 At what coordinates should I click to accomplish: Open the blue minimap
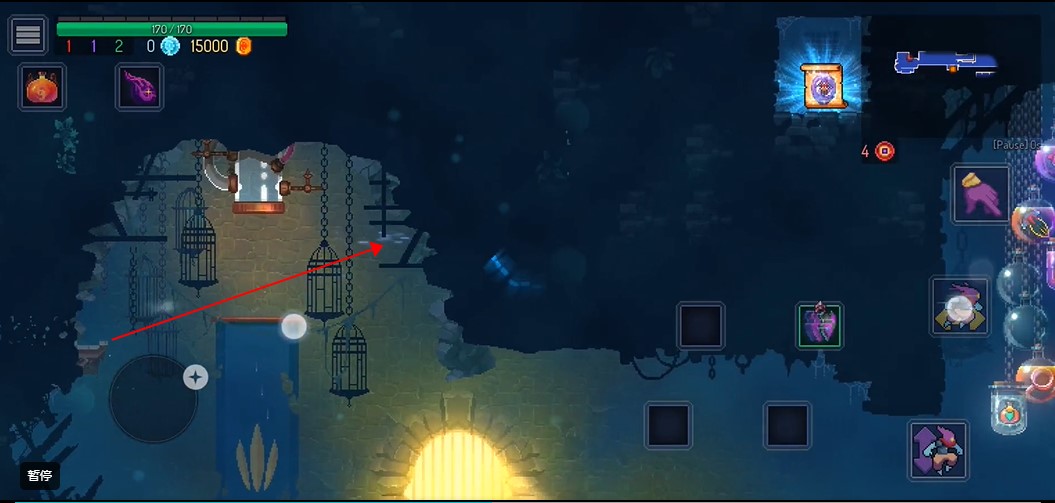945,64
